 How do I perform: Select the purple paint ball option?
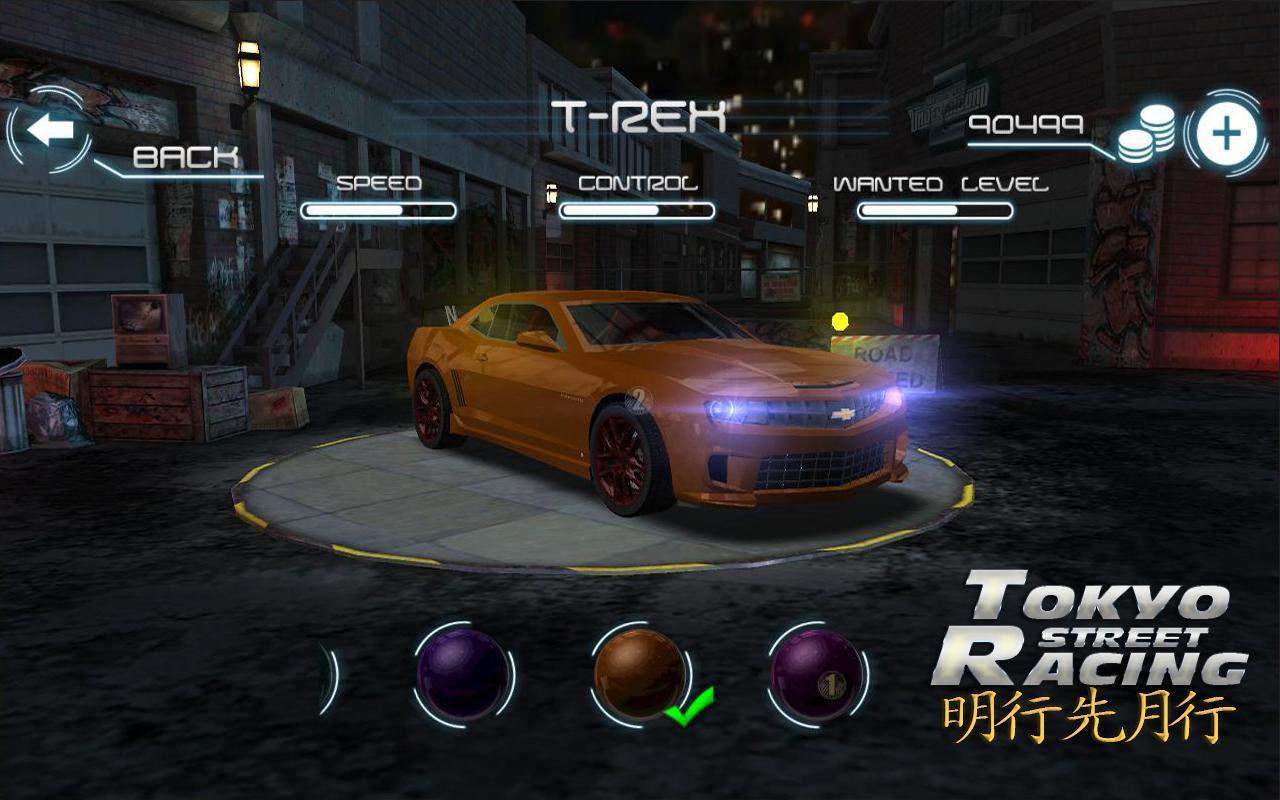click(x=462, y=672)
